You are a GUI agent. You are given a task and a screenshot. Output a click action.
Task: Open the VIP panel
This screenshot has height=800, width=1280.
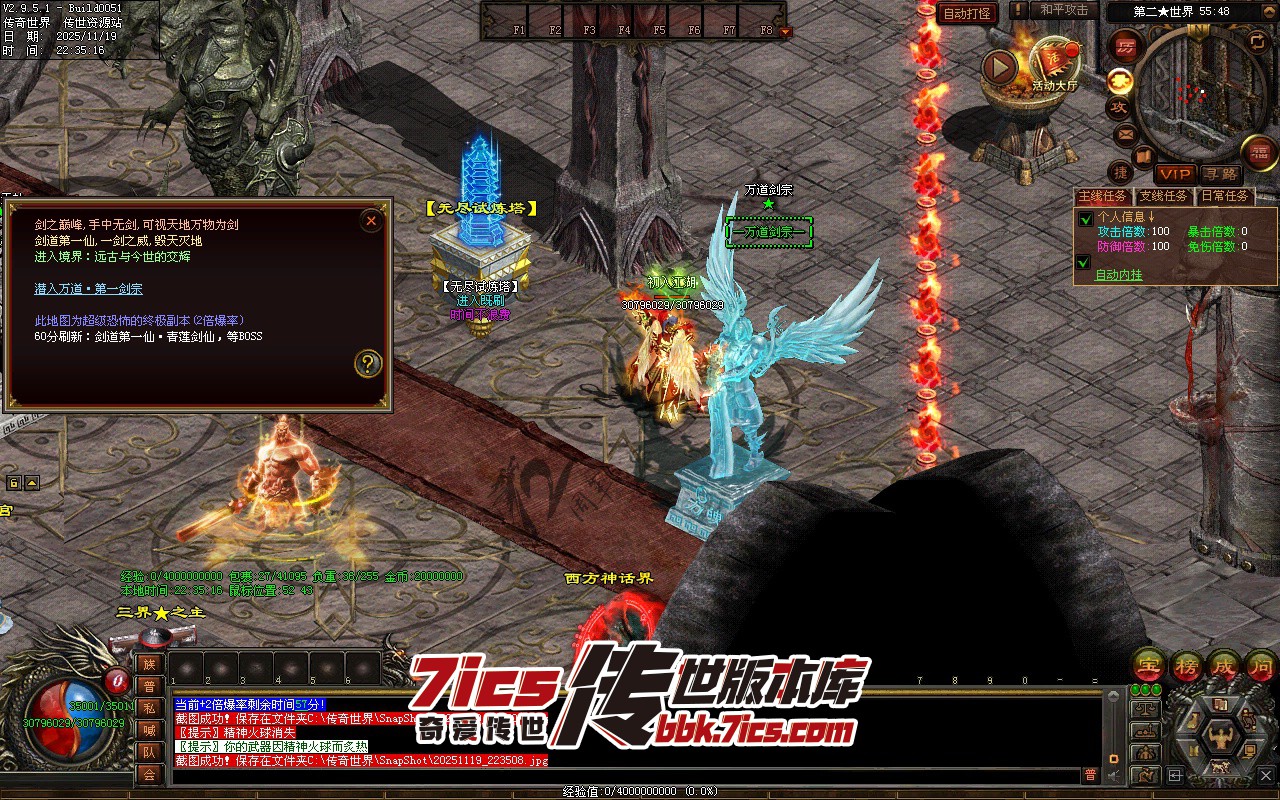point(1175,174)
